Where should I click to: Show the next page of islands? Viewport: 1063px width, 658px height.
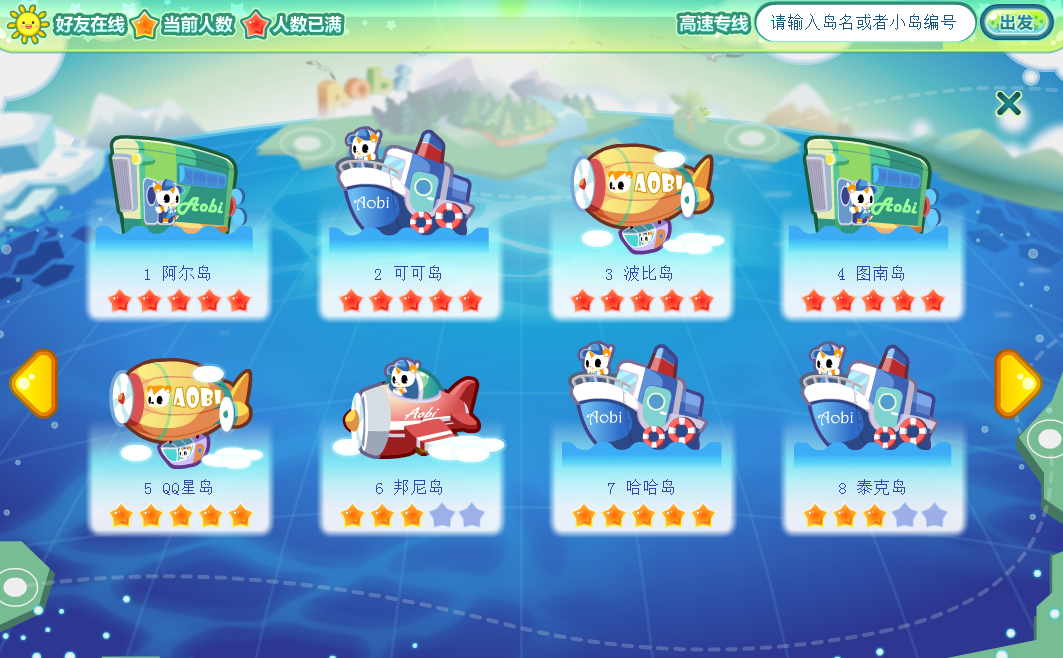click(x=1017, y=384)
